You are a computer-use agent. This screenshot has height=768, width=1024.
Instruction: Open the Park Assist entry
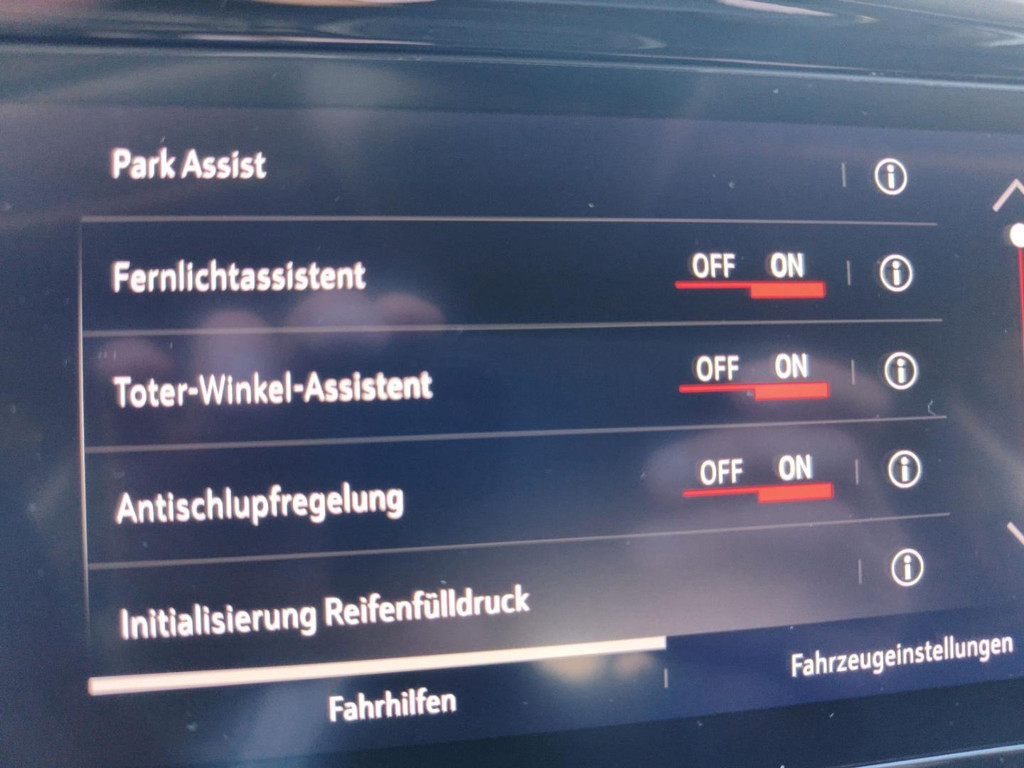point(190,164)
